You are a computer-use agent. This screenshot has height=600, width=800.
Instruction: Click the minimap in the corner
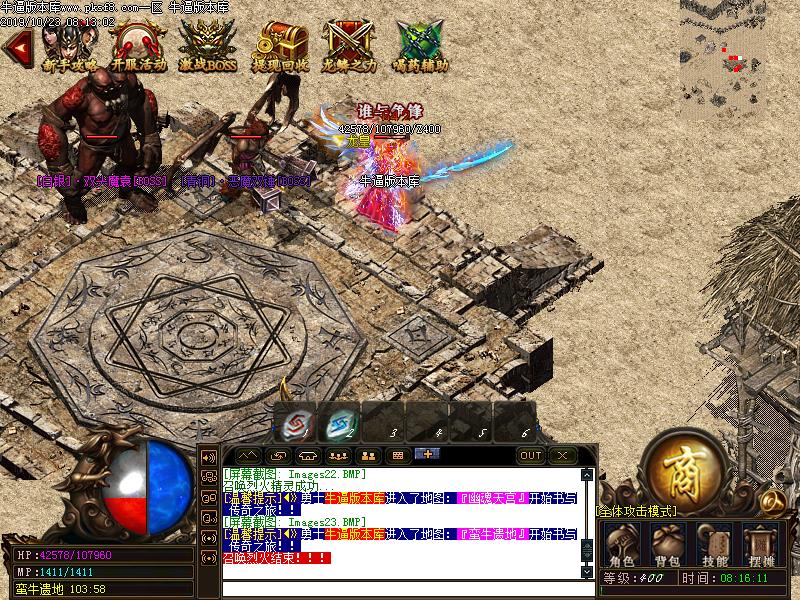(740, 50)
